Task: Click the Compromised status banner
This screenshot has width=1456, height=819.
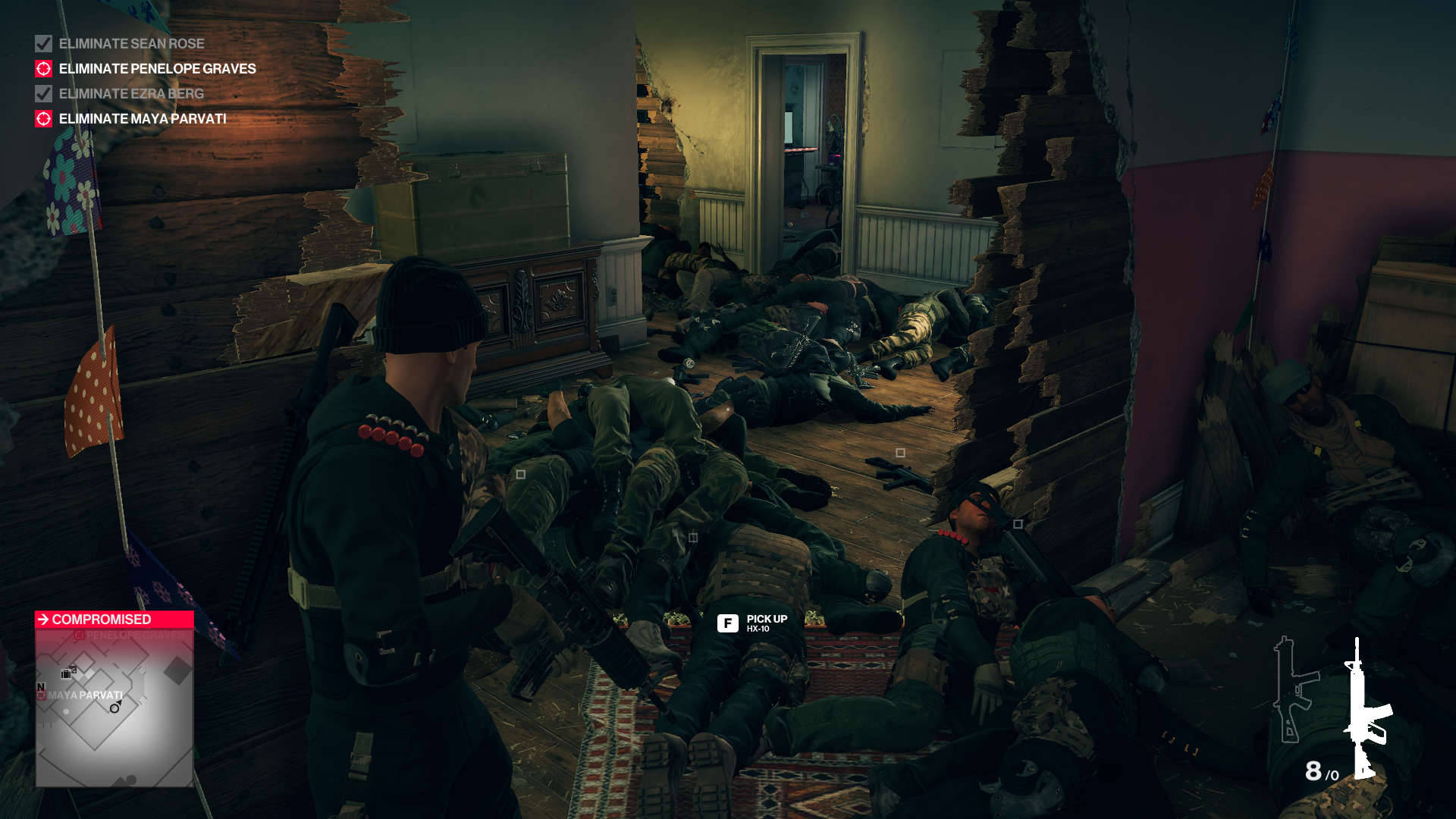Action: (x=114, y=620)
